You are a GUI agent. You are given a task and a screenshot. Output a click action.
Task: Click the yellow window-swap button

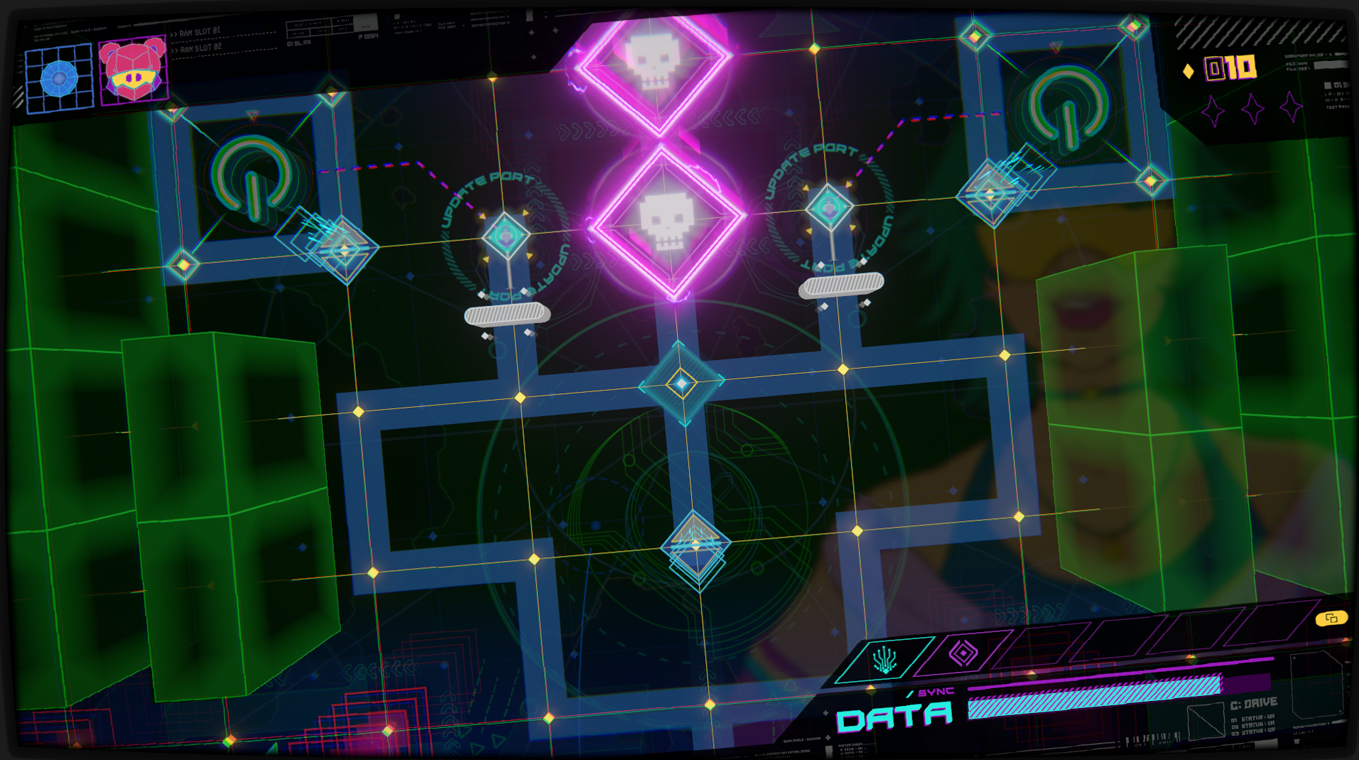coord(1331,618)
